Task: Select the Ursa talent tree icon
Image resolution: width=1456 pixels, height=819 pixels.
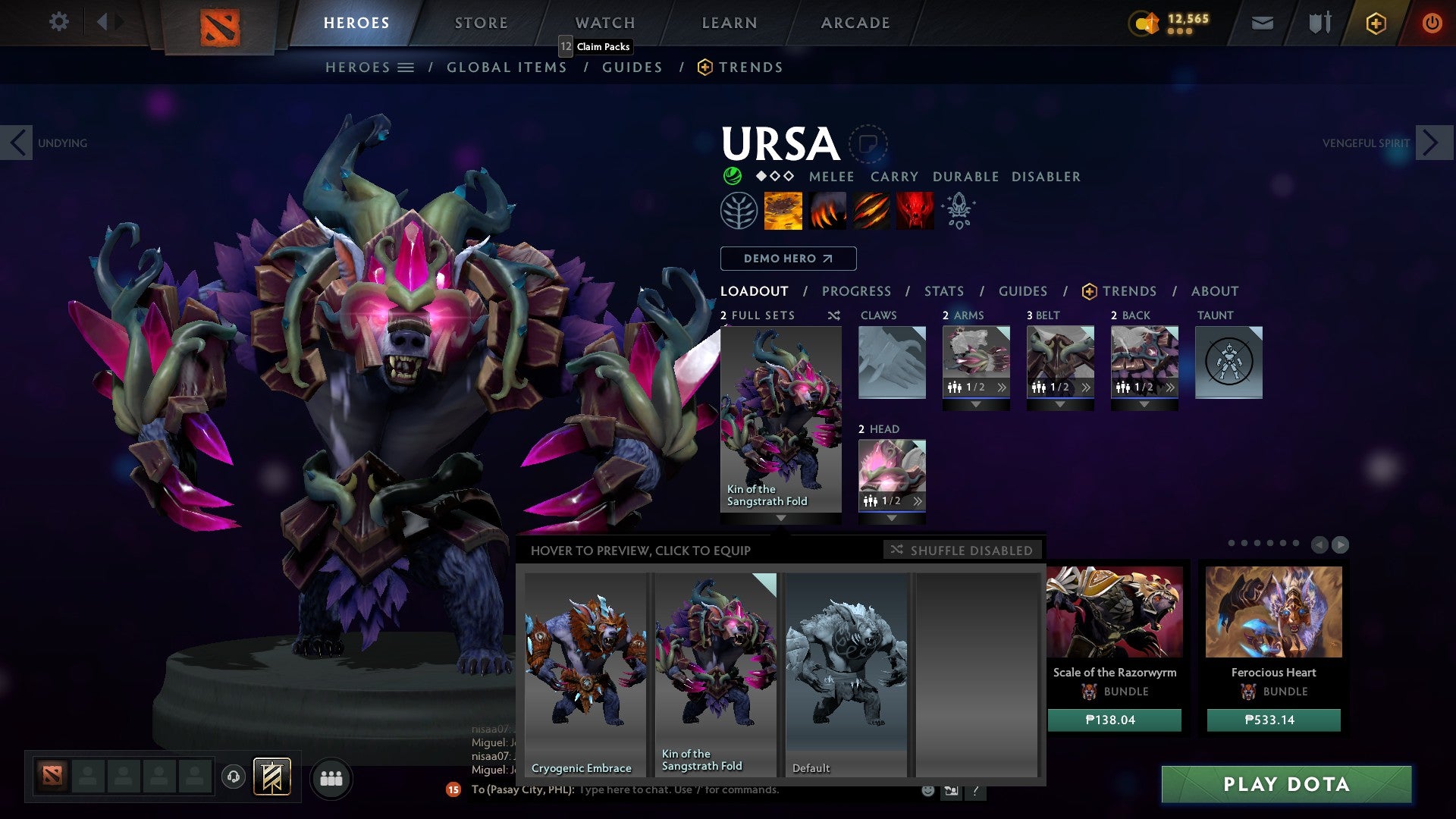Action: [739, 211]
